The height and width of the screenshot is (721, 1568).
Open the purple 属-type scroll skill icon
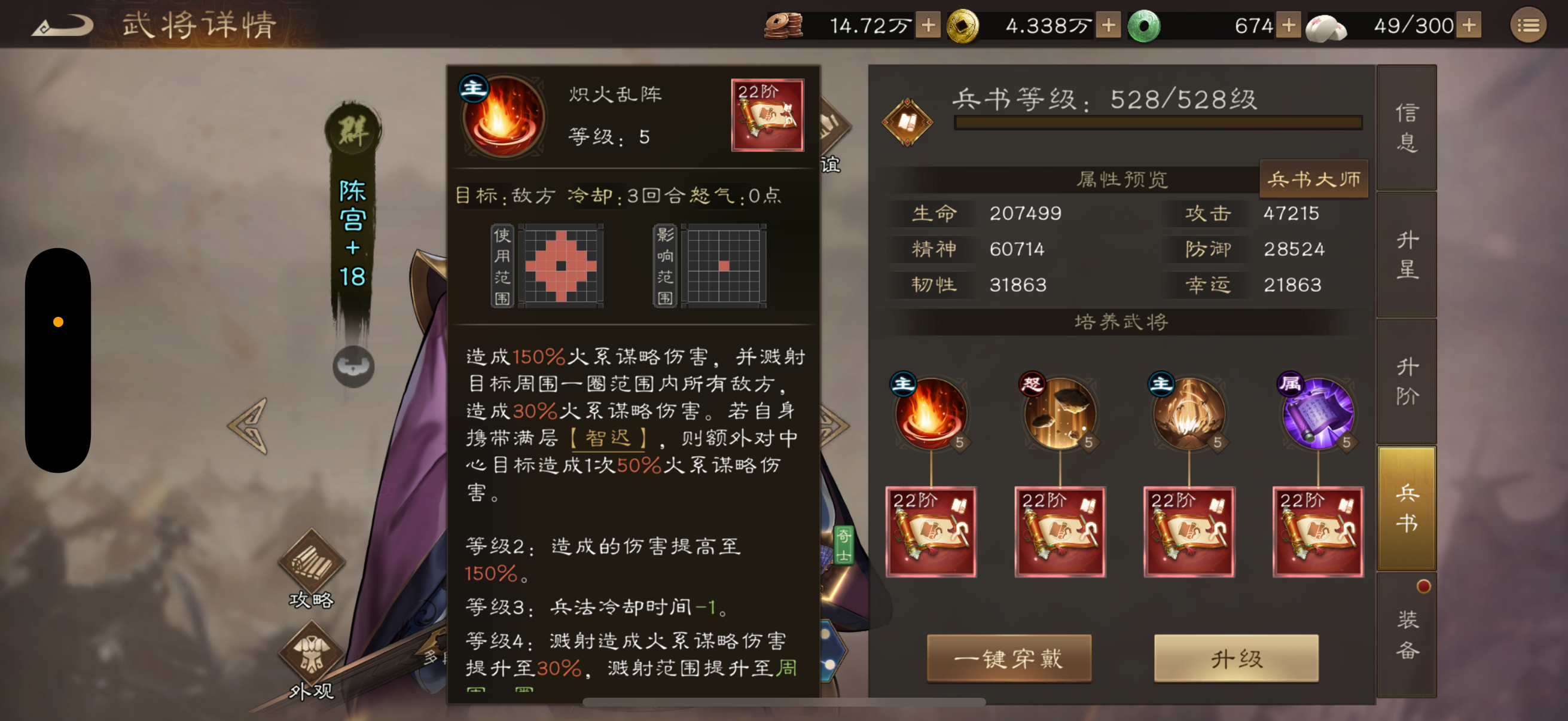click(1317, 416)
